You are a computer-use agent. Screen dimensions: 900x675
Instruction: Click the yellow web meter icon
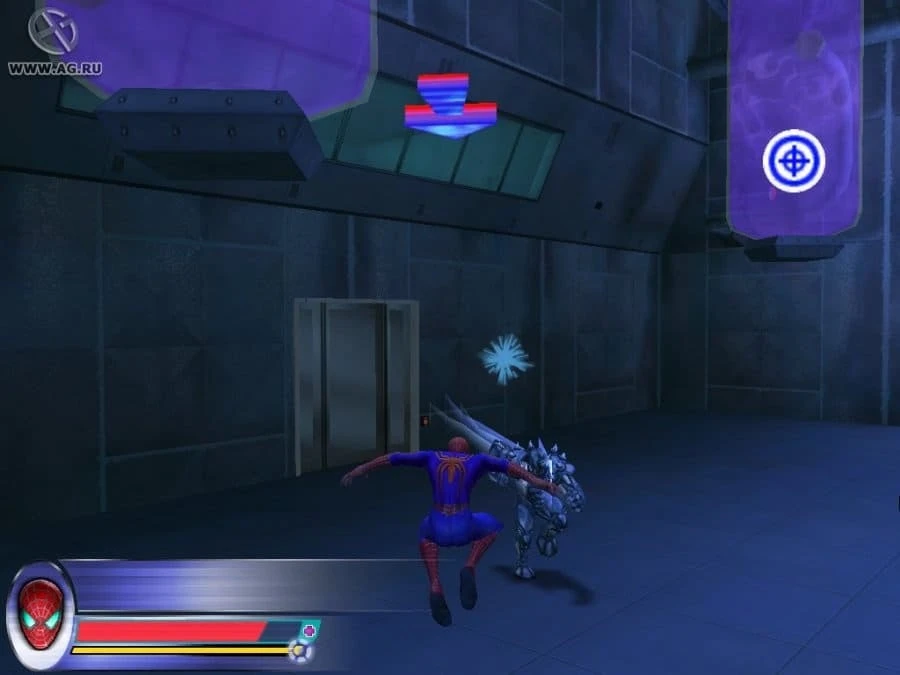[297, 652]
